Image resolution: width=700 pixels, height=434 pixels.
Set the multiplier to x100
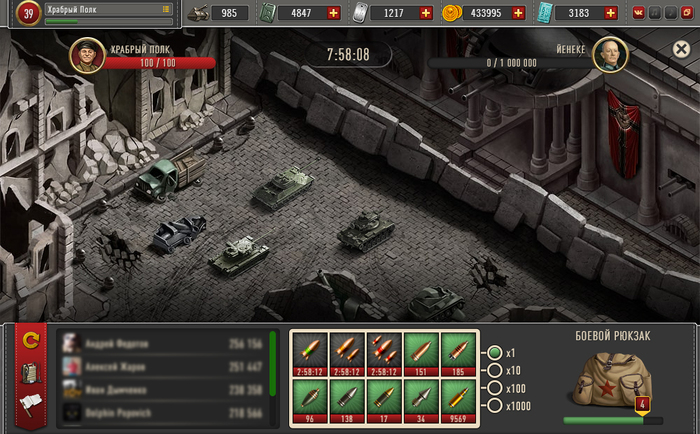point(494,387)
